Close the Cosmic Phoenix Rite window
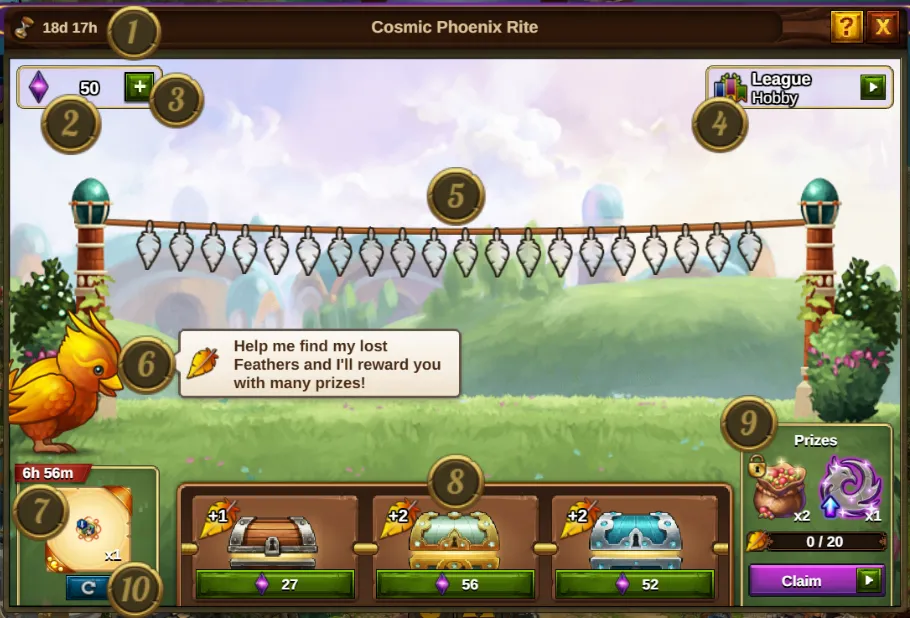The width and height of the screenshot is (910, 618). pyautogui.click(x=883, y=27)
